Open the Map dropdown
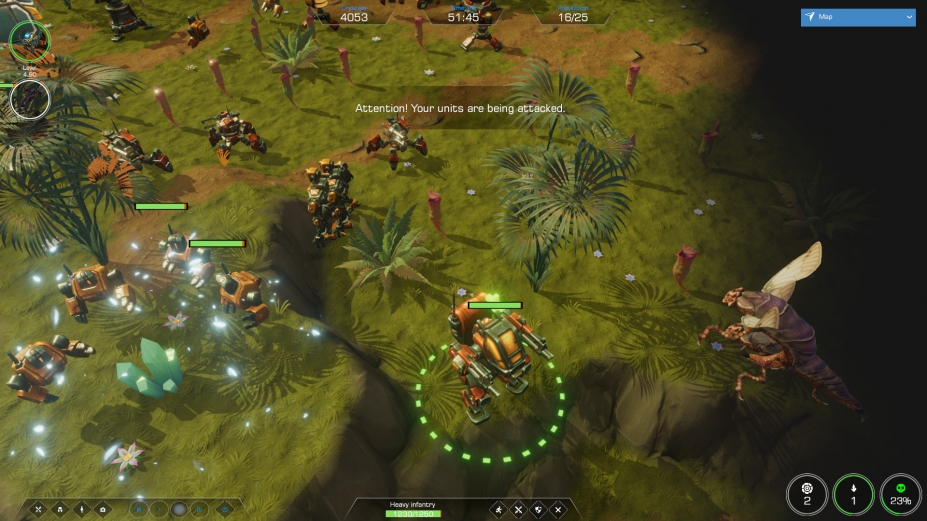The width and height of the screenshot is (927, 521). point(858,17)
